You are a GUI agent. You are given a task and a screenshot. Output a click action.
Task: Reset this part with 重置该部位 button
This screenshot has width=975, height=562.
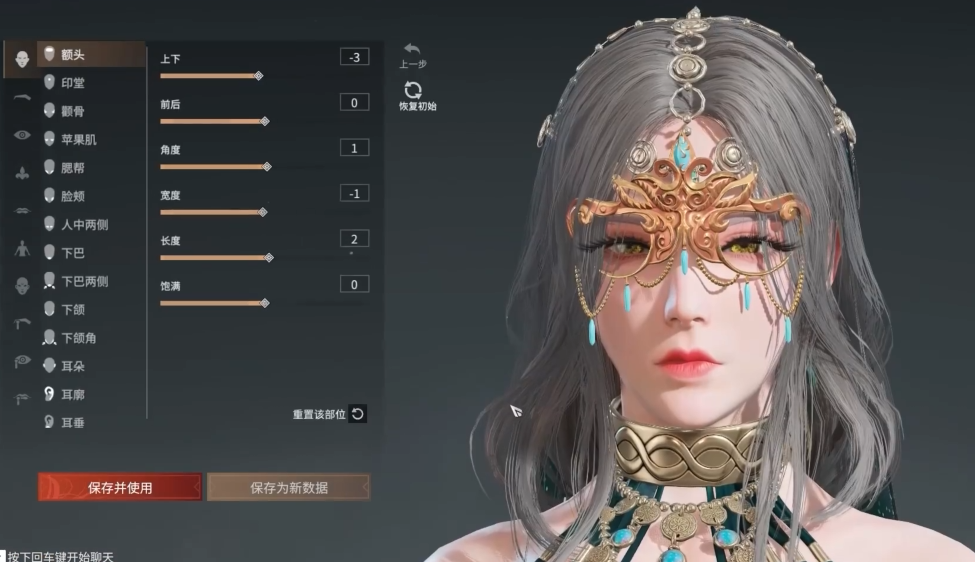tap(357, 414)
